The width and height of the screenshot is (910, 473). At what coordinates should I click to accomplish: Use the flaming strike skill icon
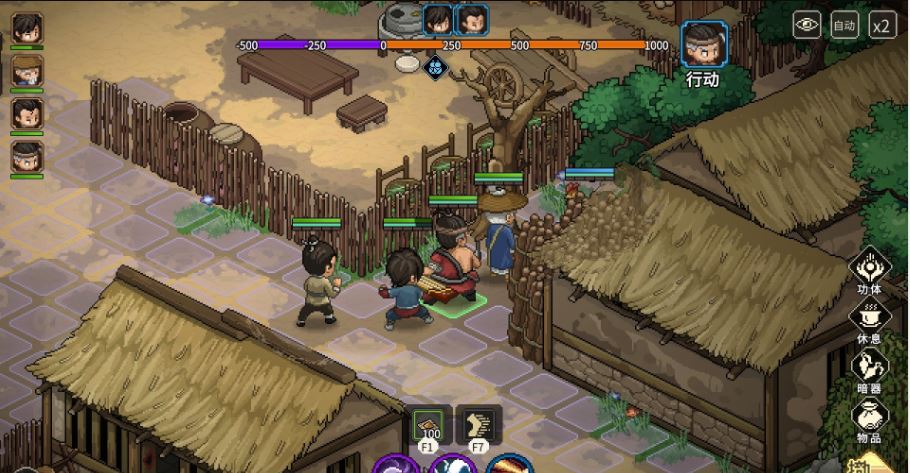click(510, 465)
